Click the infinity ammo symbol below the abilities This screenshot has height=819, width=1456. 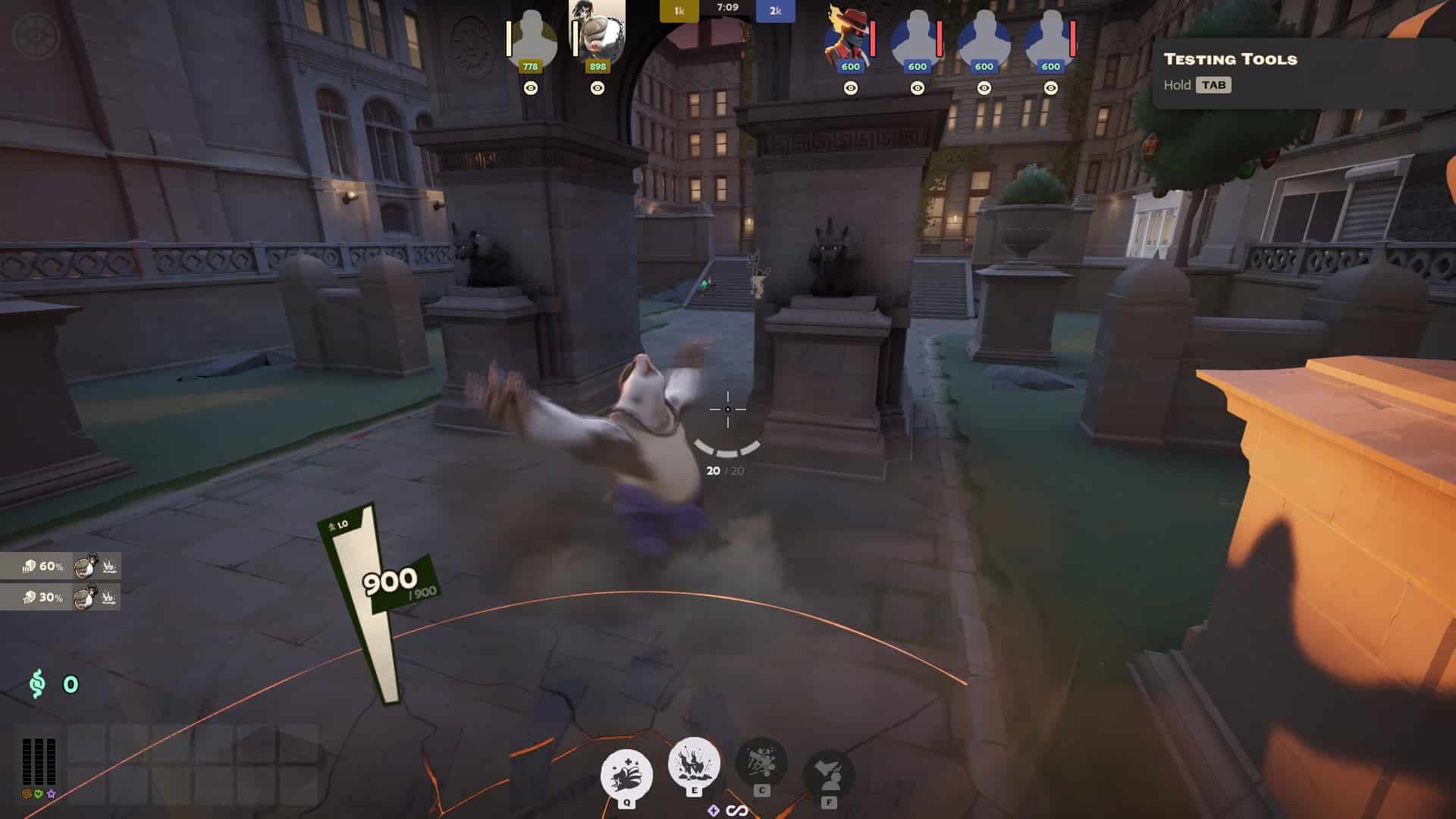click(738, 810)
